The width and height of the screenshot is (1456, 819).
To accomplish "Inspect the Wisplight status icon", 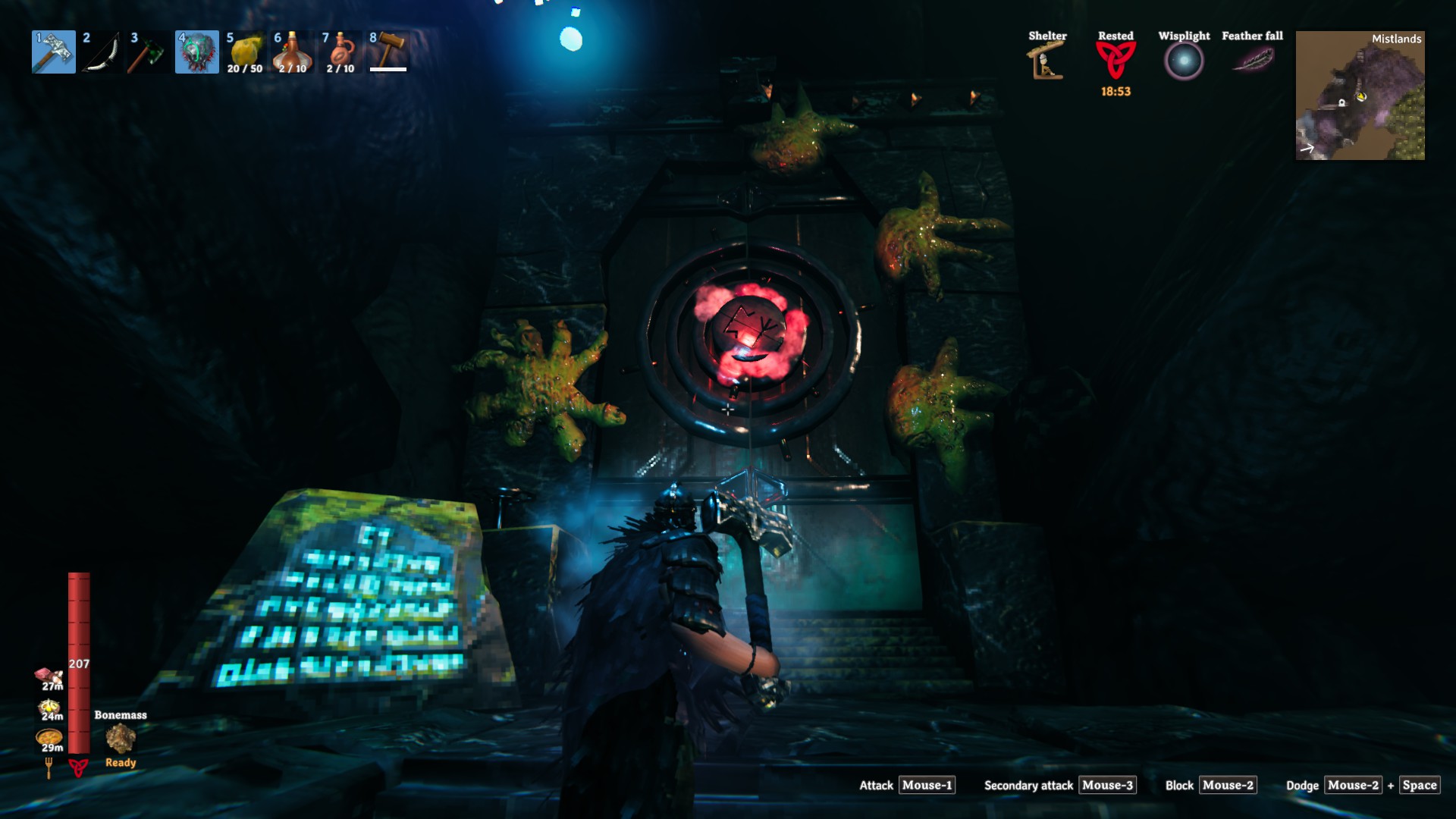I will [x=1184, y=61].
